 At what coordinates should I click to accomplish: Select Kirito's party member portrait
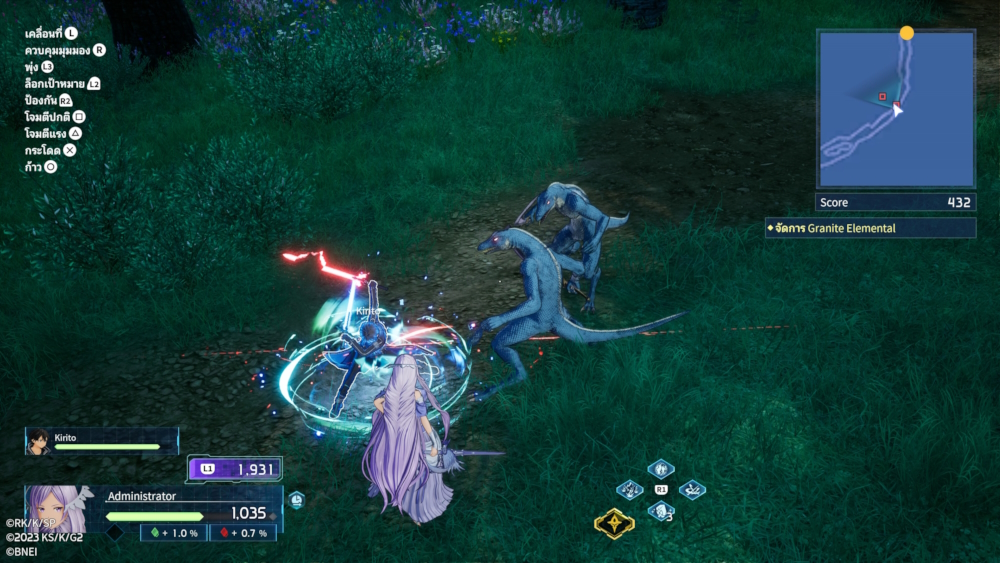38,440
